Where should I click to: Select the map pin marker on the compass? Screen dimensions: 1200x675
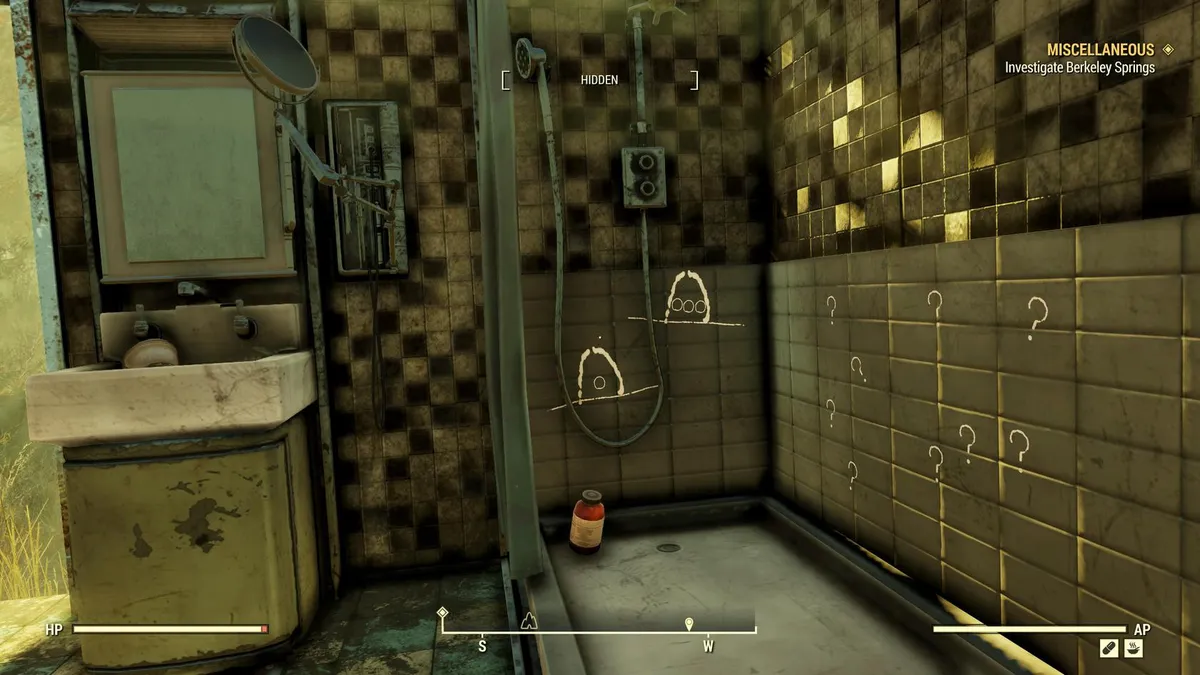pyautogui.click(x=689, y=623)
